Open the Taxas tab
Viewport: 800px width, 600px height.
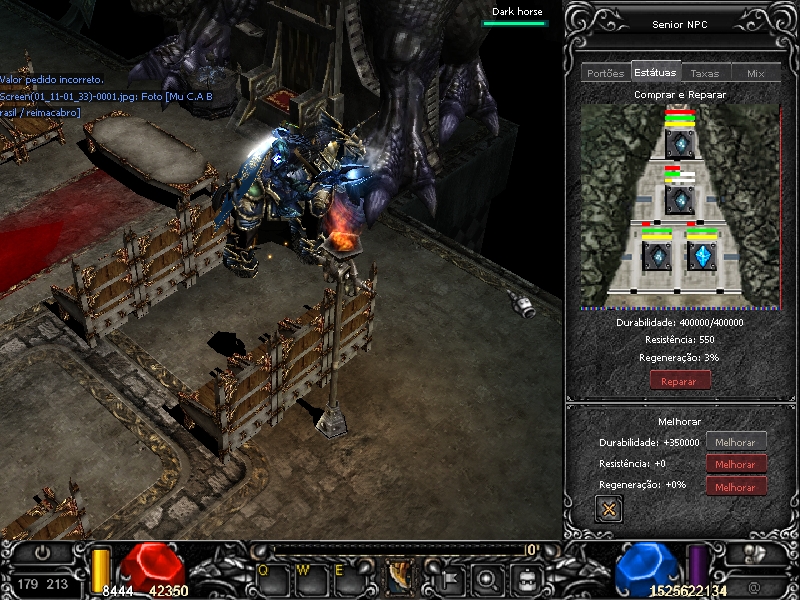pyautogui.click(x=705, y=73)
